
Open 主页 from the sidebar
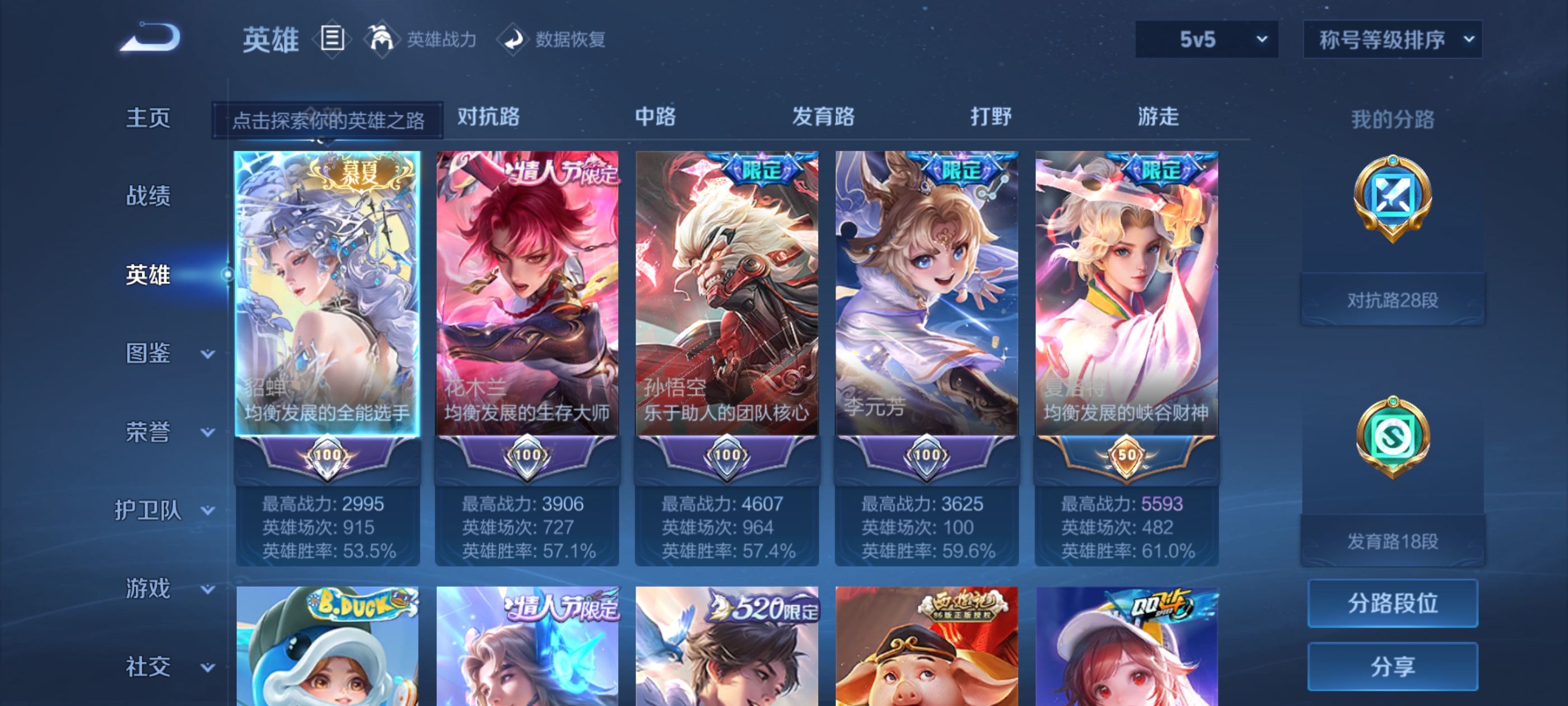coord(147,118)
